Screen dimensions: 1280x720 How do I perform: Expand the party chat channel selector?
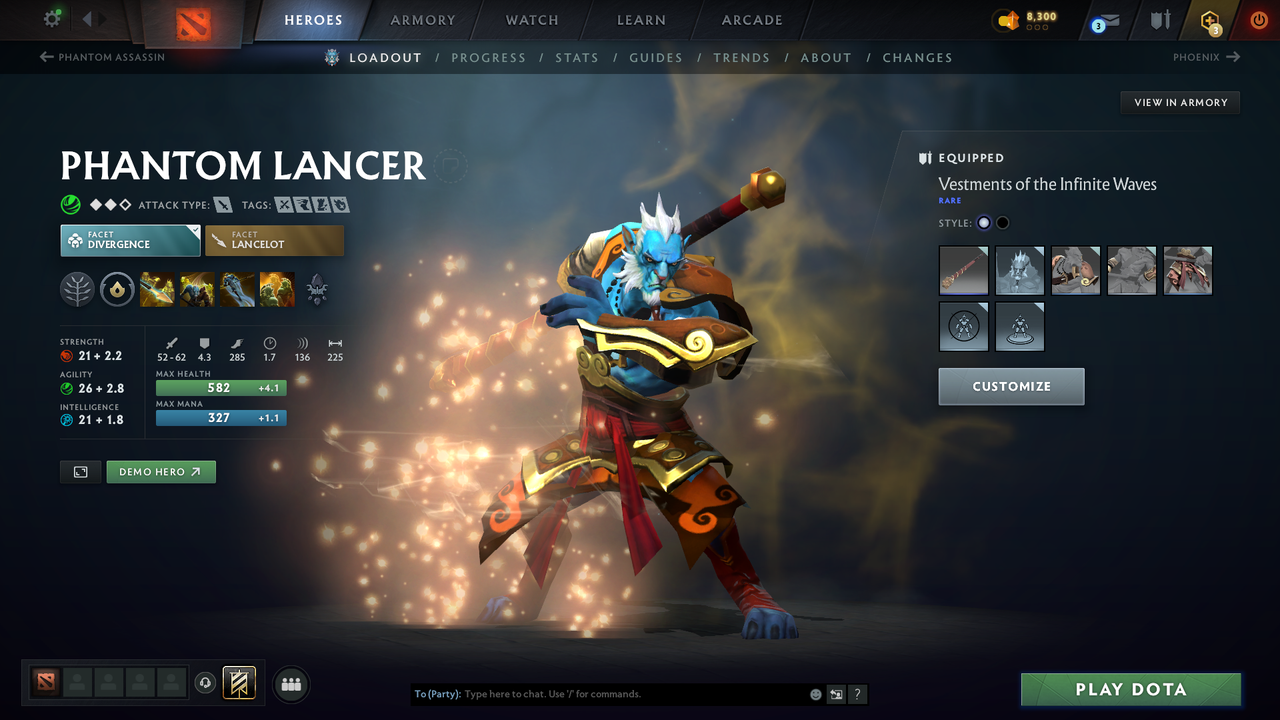[x=836, y=693]
